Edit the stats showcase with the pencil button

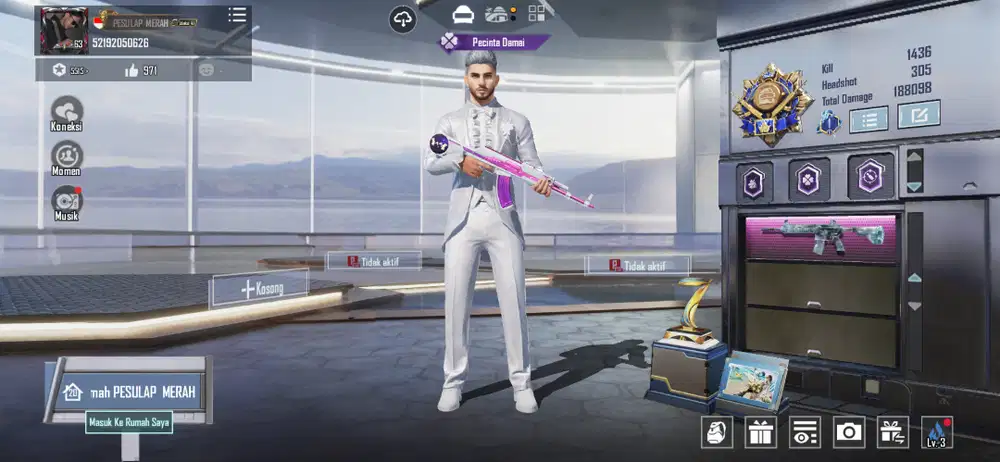point(918,115)
